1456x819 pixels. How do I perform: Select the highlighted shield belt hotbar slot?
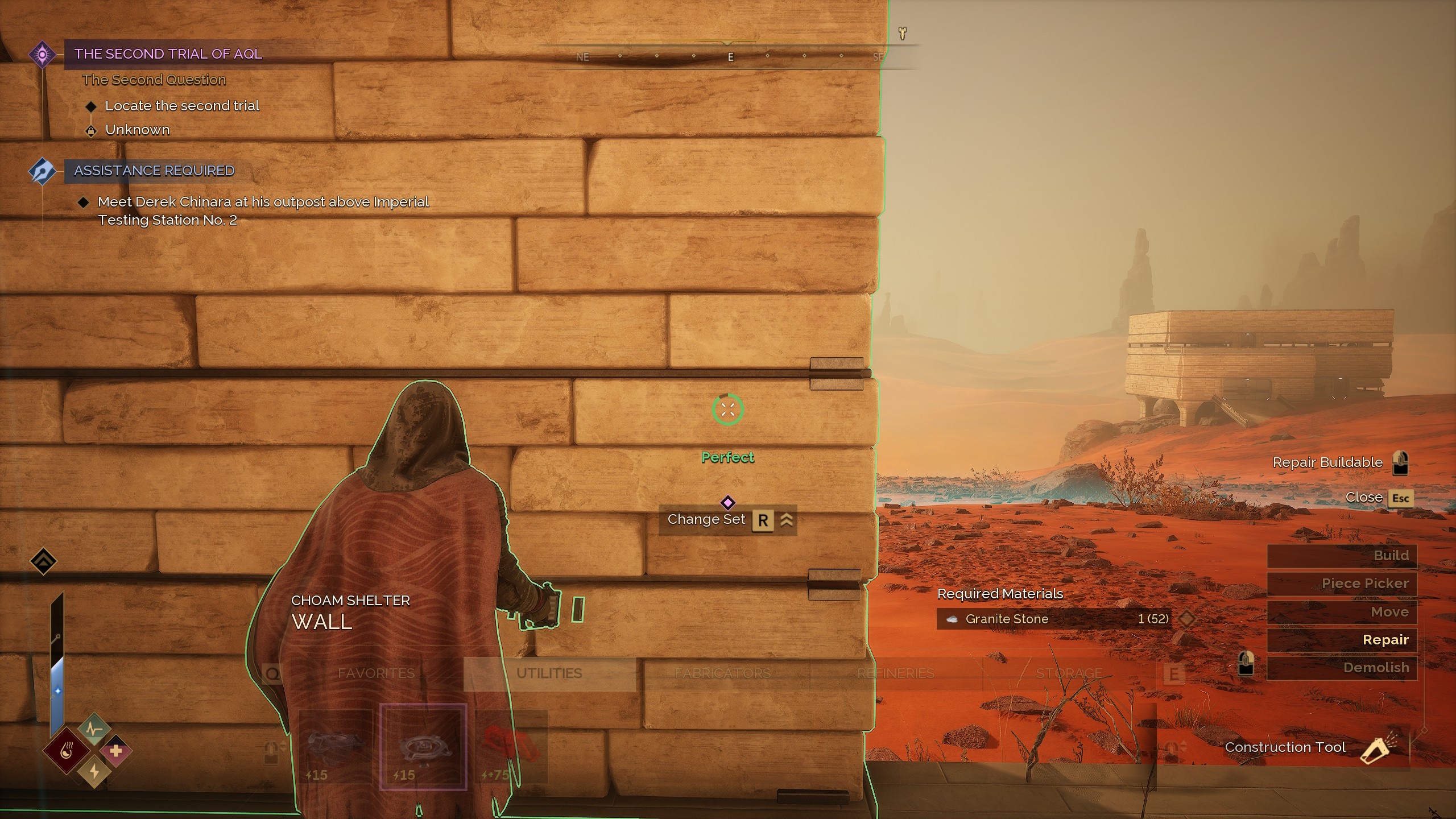pyautogui.click(x=423, y=746)
